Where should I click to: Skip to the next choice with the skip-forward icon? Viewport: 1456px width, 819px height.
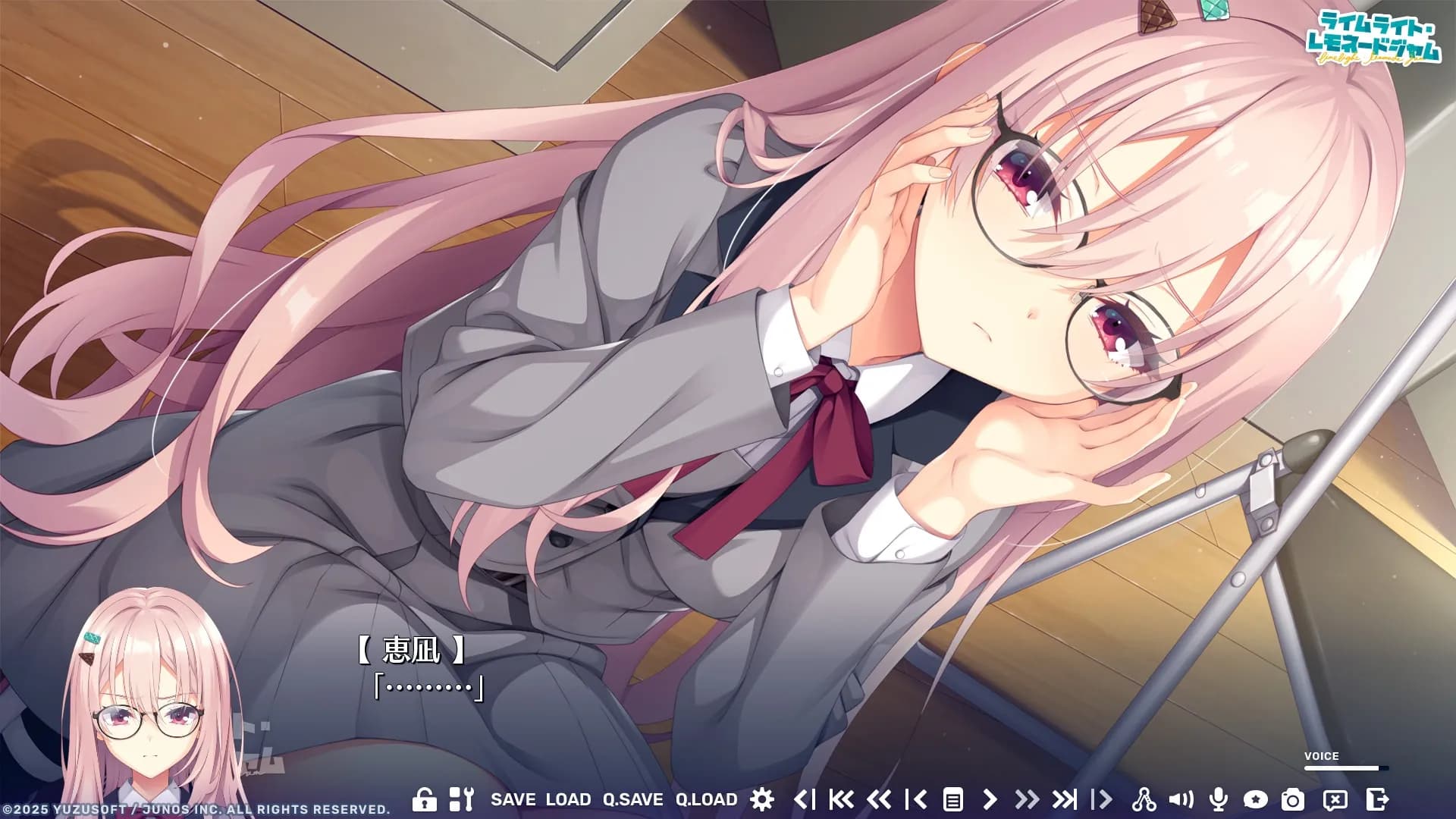[1065, 799]
